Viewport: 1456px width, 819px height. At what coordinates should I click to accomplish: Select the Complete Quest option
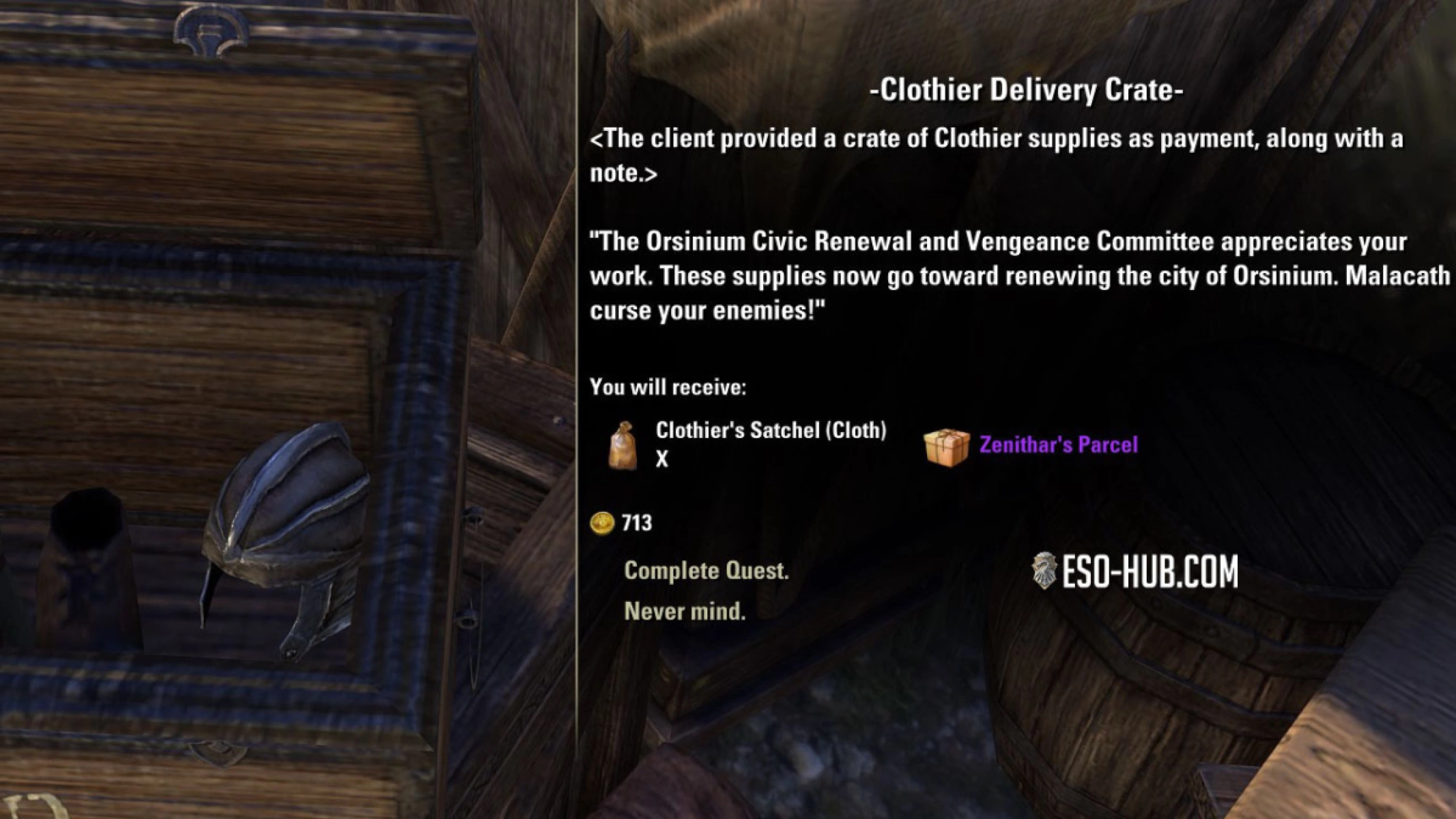pos(706,572)
